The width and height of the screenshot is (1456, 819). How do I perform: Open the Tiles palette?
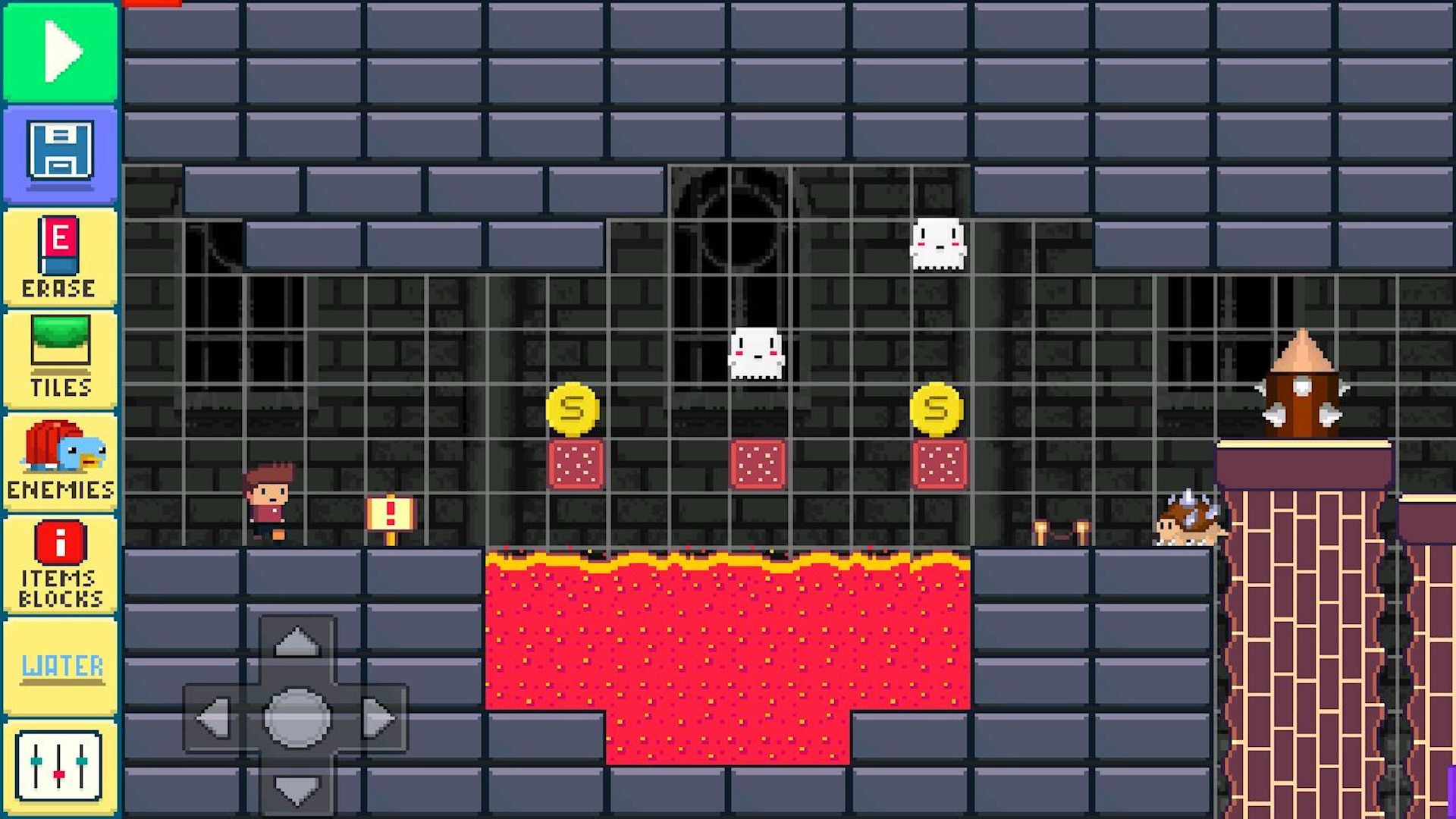tap(61, 353)
